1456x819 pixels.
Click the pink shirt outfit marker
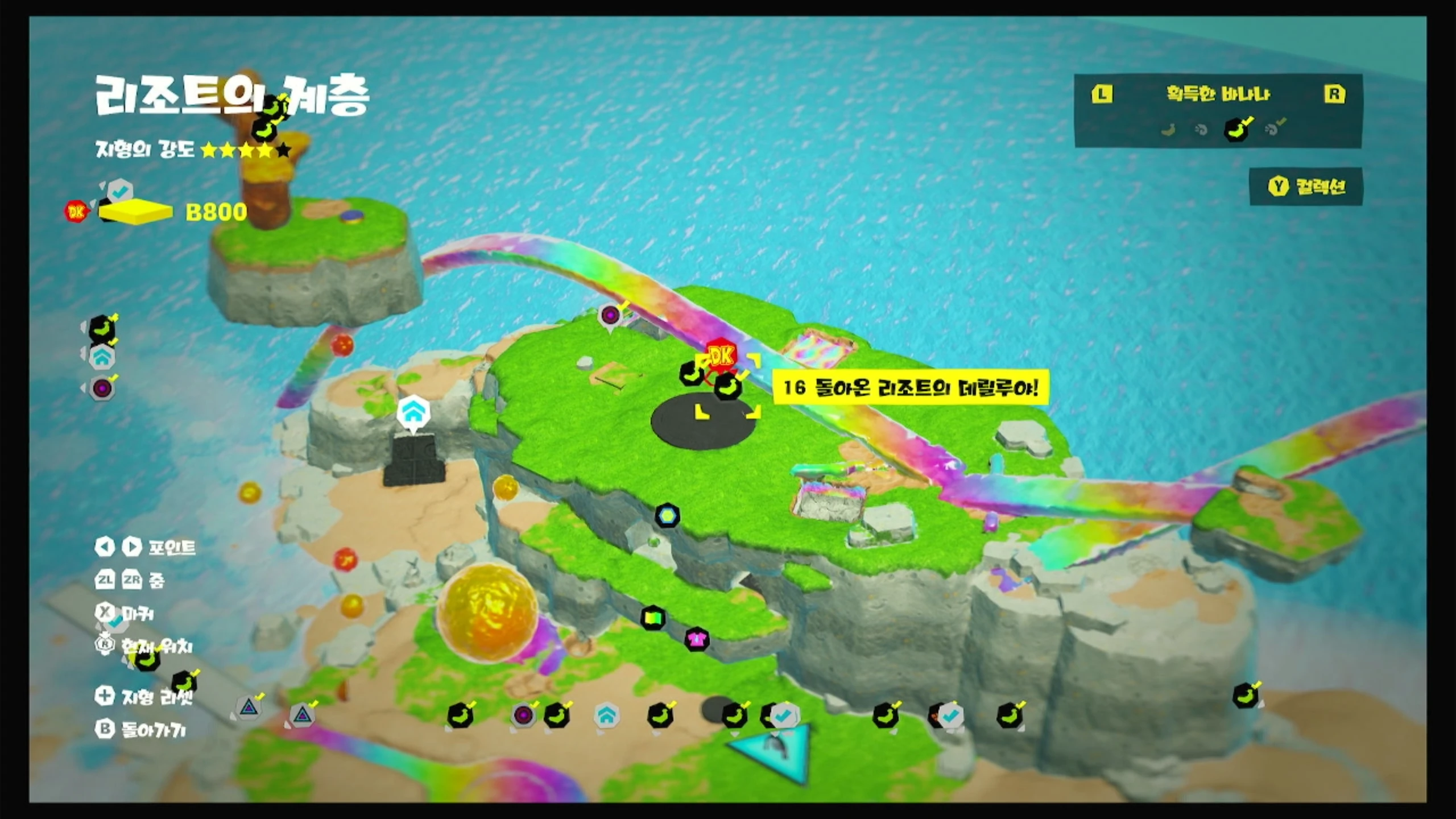pos(697,639)
